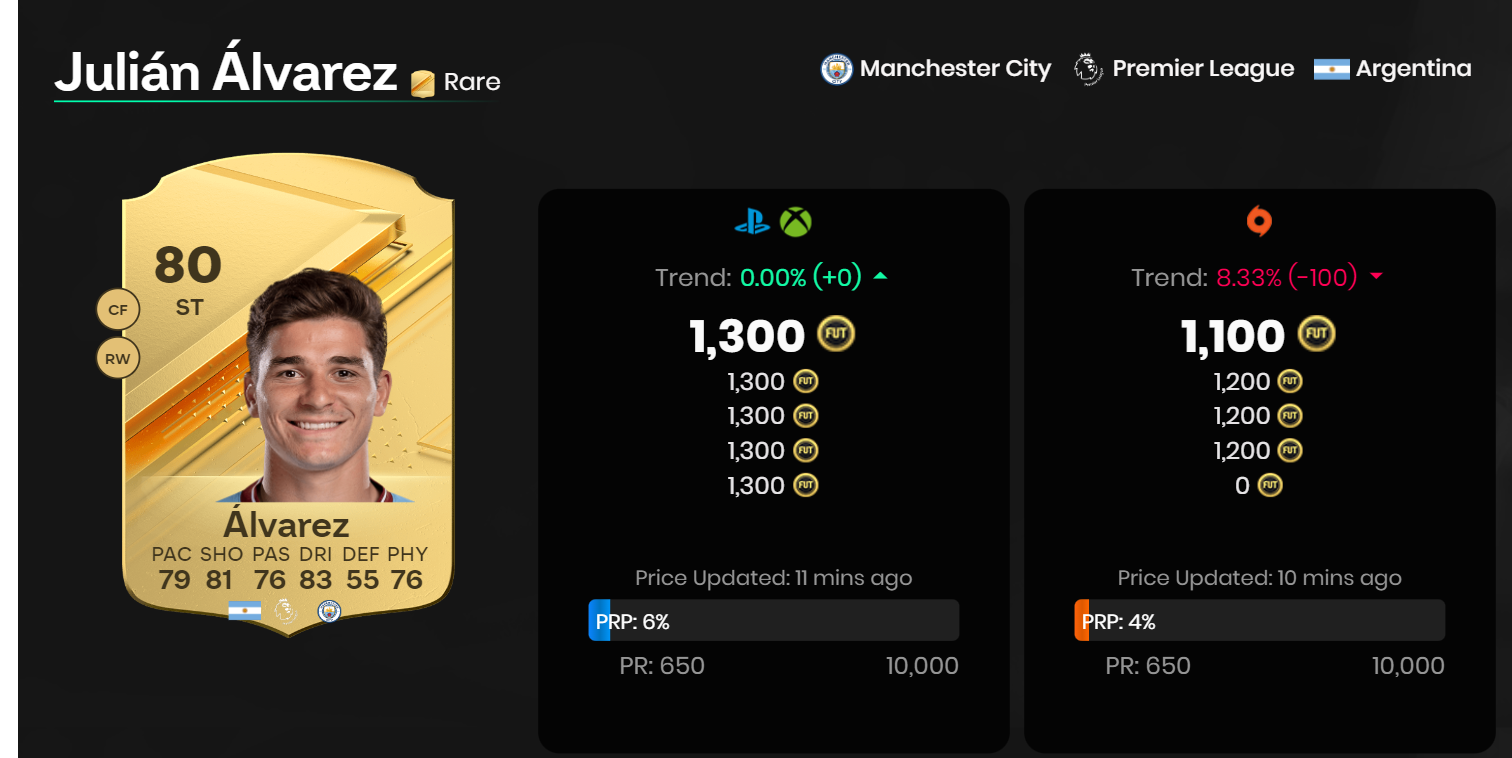The width and height of the screenshot is (1512, 758).
Task: Click the Argentina flag icon
Action: coord(1334,68)
